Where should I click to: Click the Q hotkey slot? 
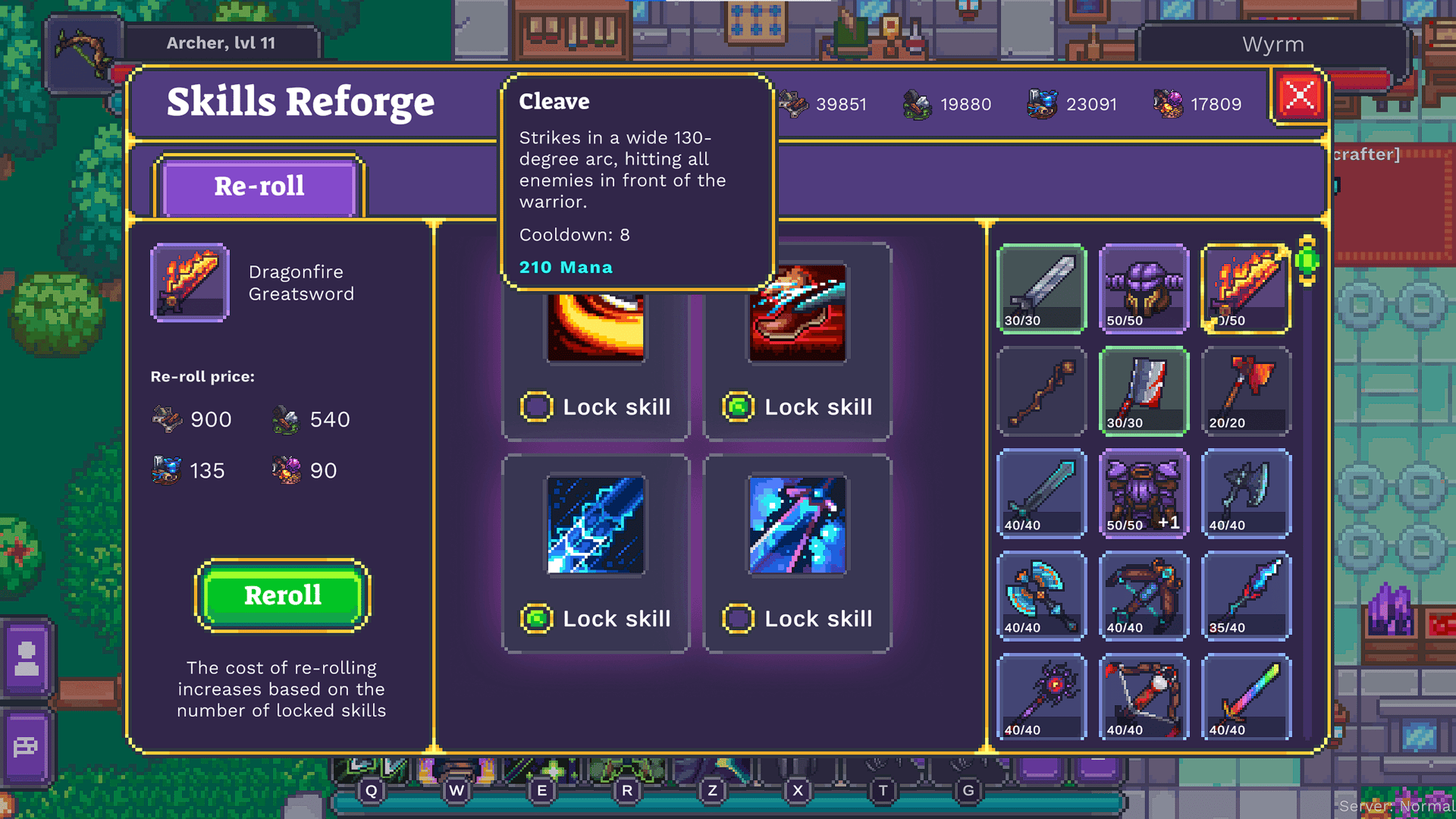coord(371,790)
